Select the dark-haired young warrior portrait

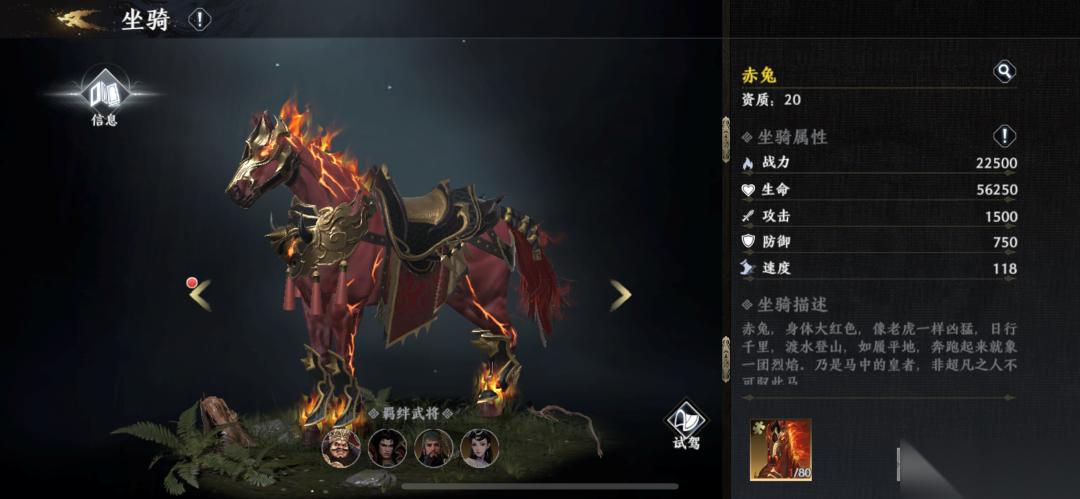pyautogui.click(x=387, y=447)
